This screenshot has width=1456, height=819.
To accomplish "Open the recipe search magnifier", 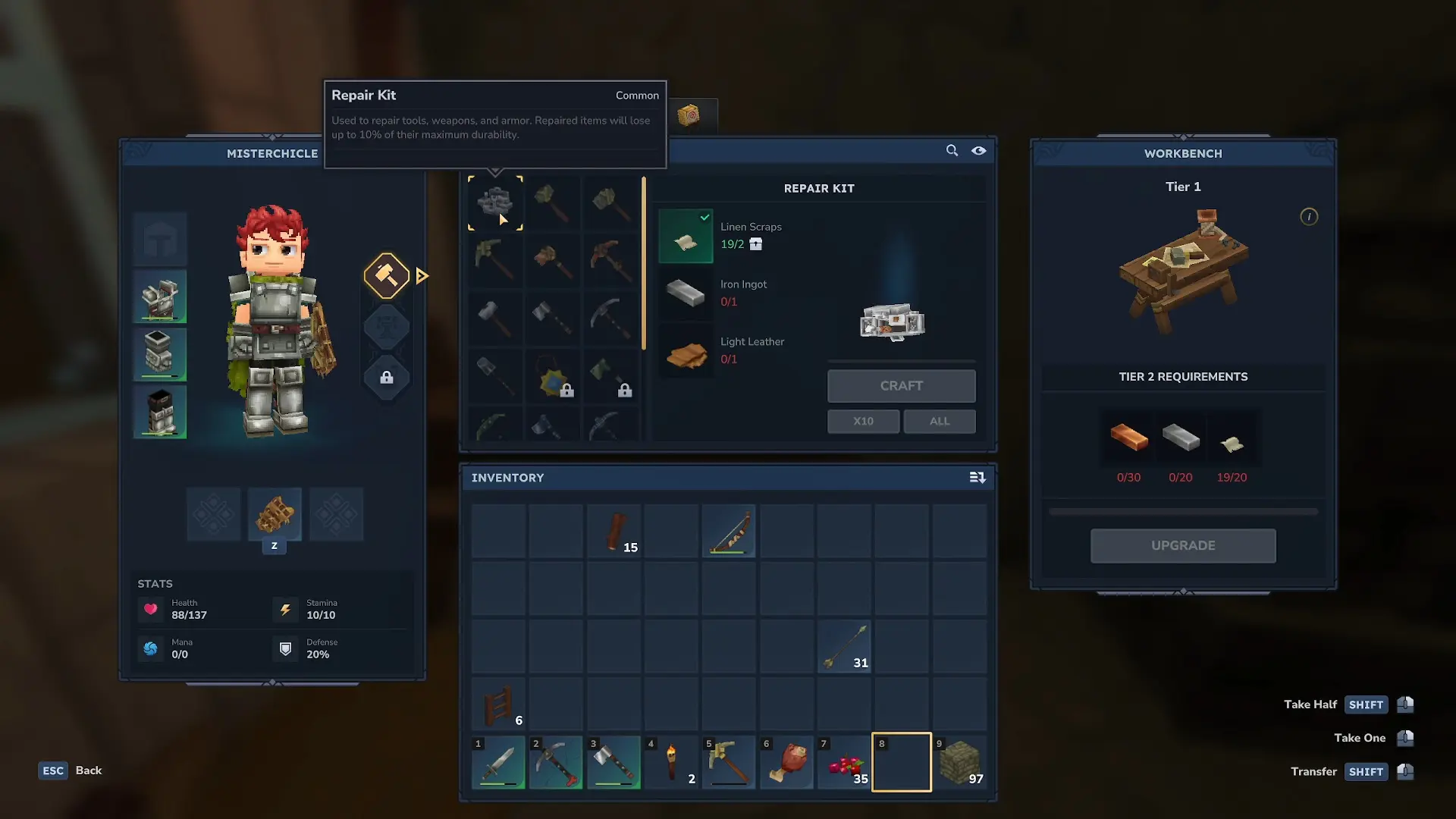I will (x=952, y=151).
